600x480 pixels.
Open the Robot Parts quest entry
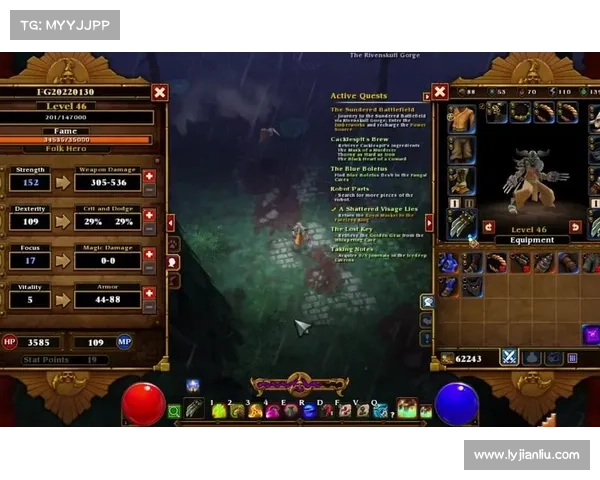point(351,188)
